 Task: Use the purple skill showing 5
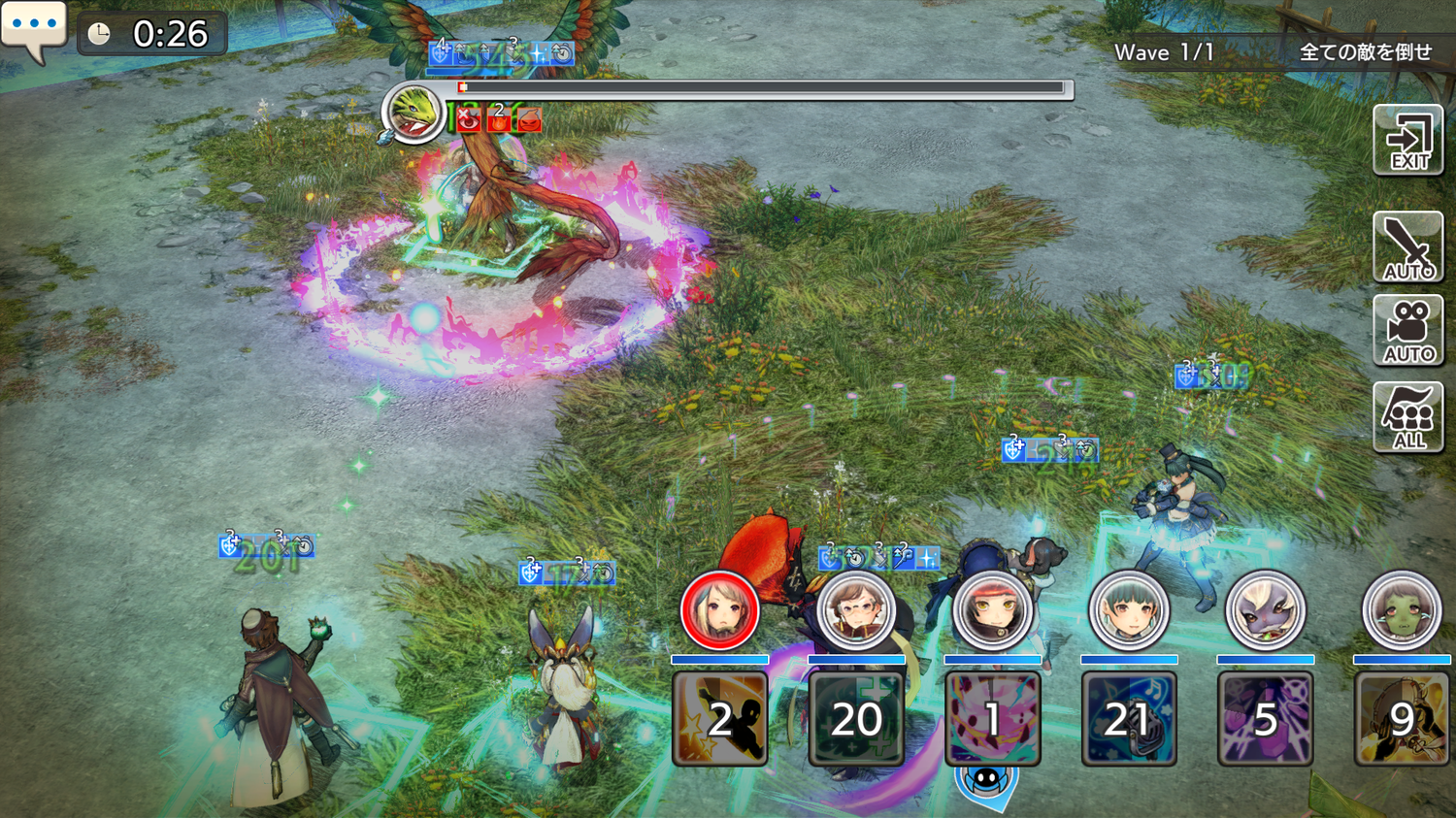click(1265, 719)
